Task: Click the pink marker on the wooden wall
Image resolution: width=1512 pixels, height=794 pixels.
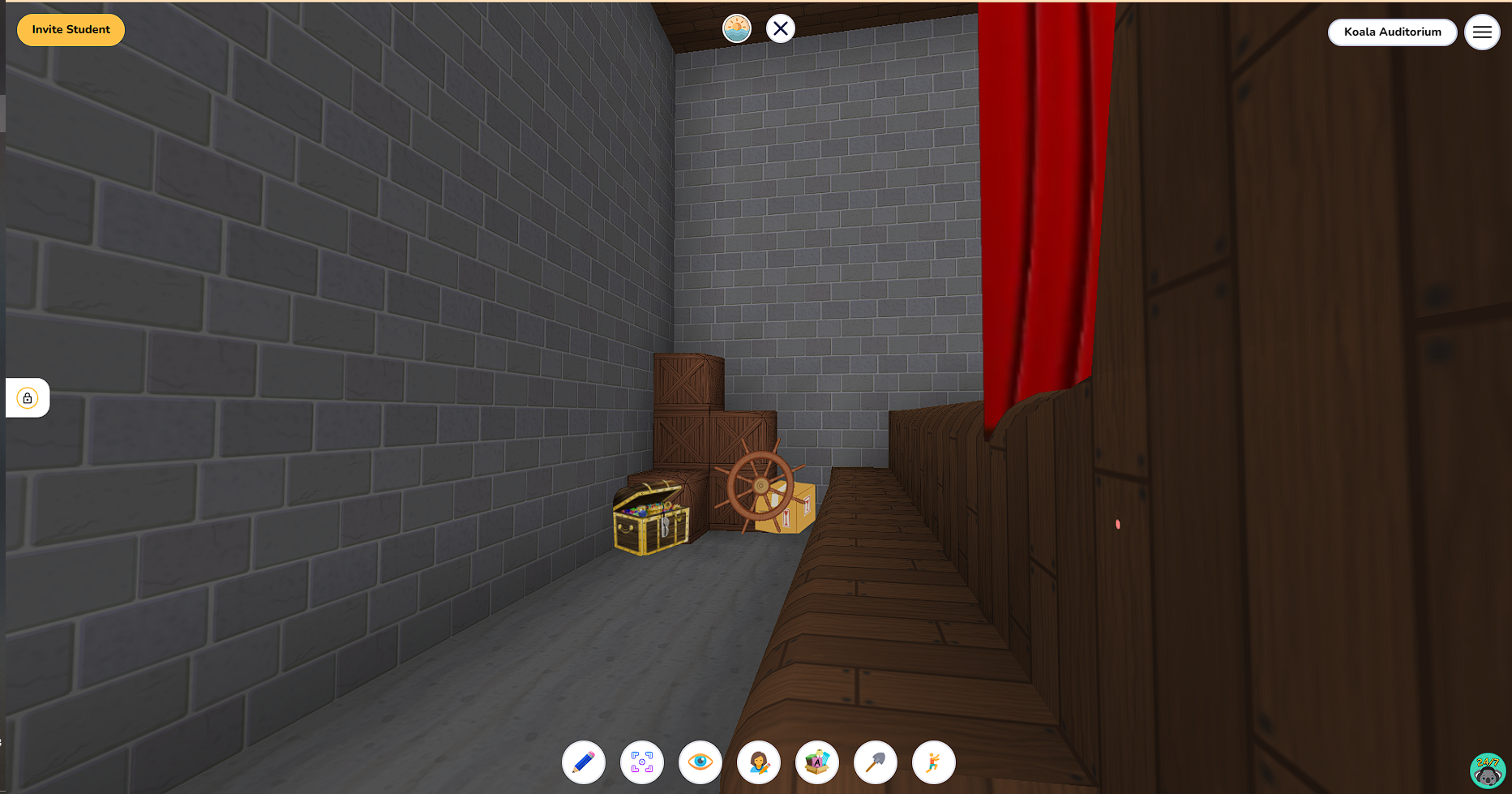Action: pos(1117,524)
